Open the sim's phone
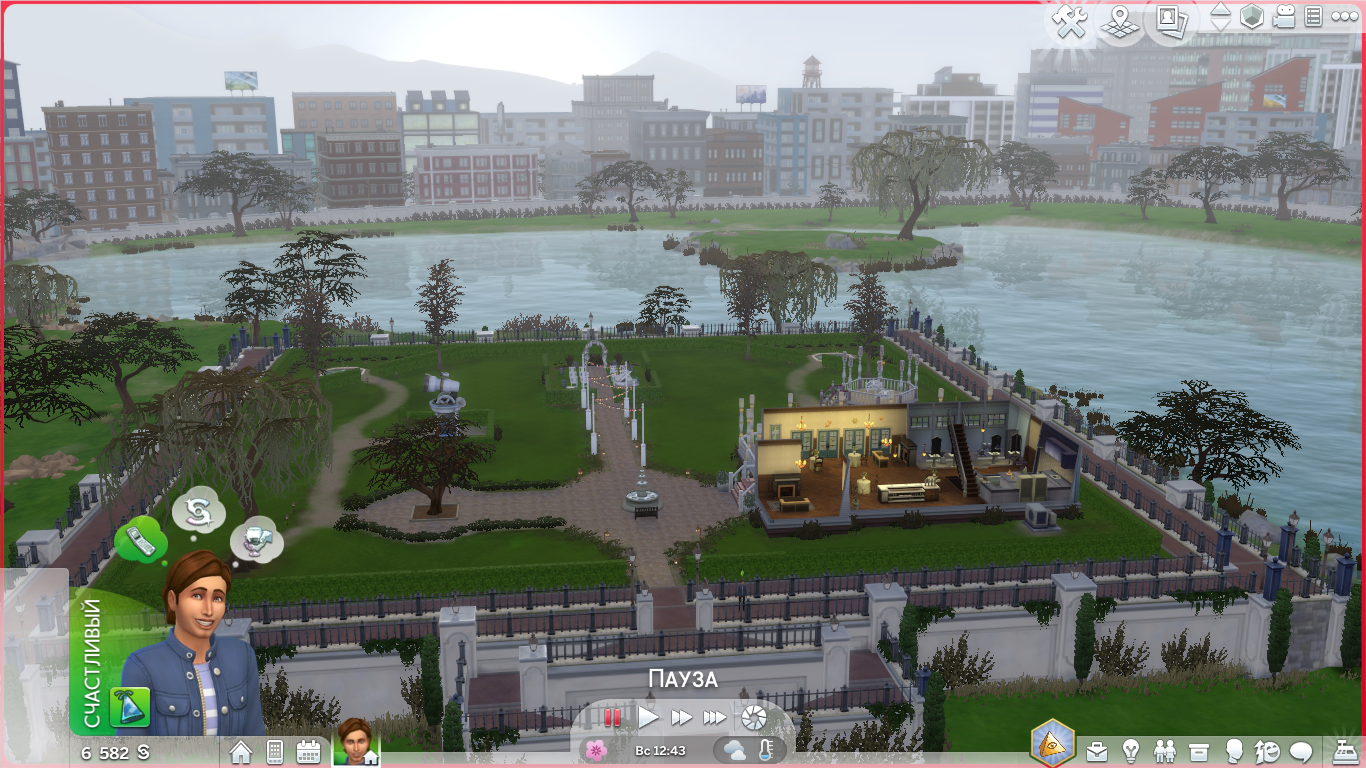 [275, 751]
